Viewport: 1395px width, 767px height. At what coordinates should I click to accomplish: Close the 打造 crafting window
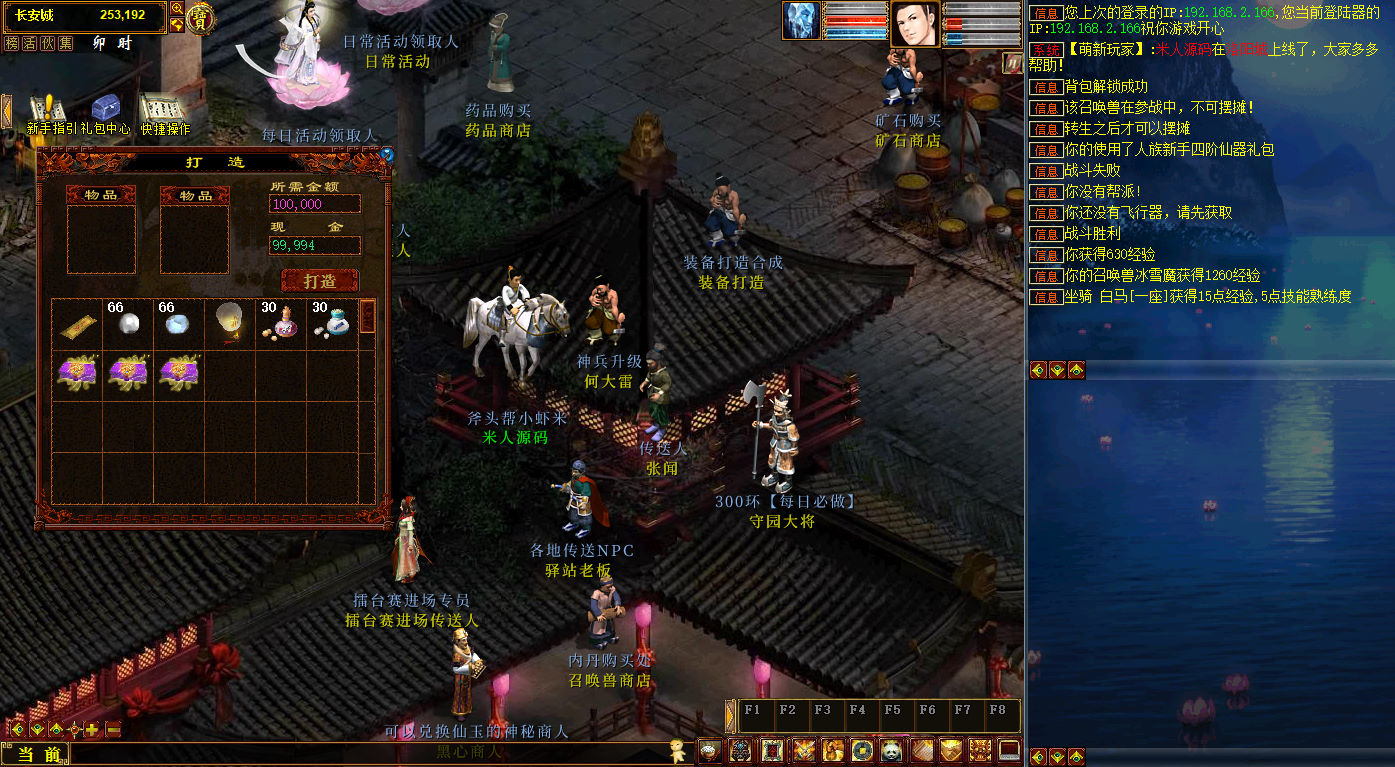pyautogui.click(x=387, y=154)
